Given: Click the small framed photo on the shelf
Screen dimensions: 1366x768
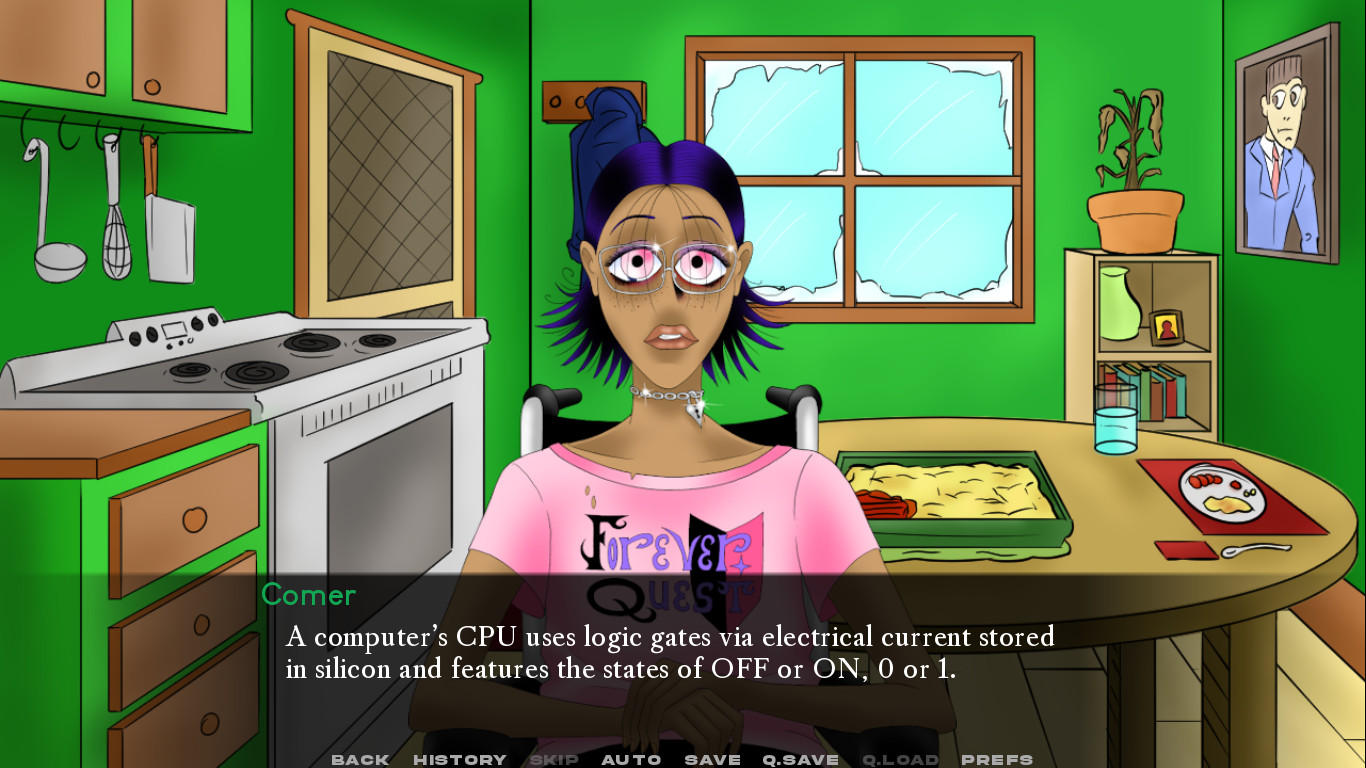Looking at the screenshot, I should coord(1168,325).
